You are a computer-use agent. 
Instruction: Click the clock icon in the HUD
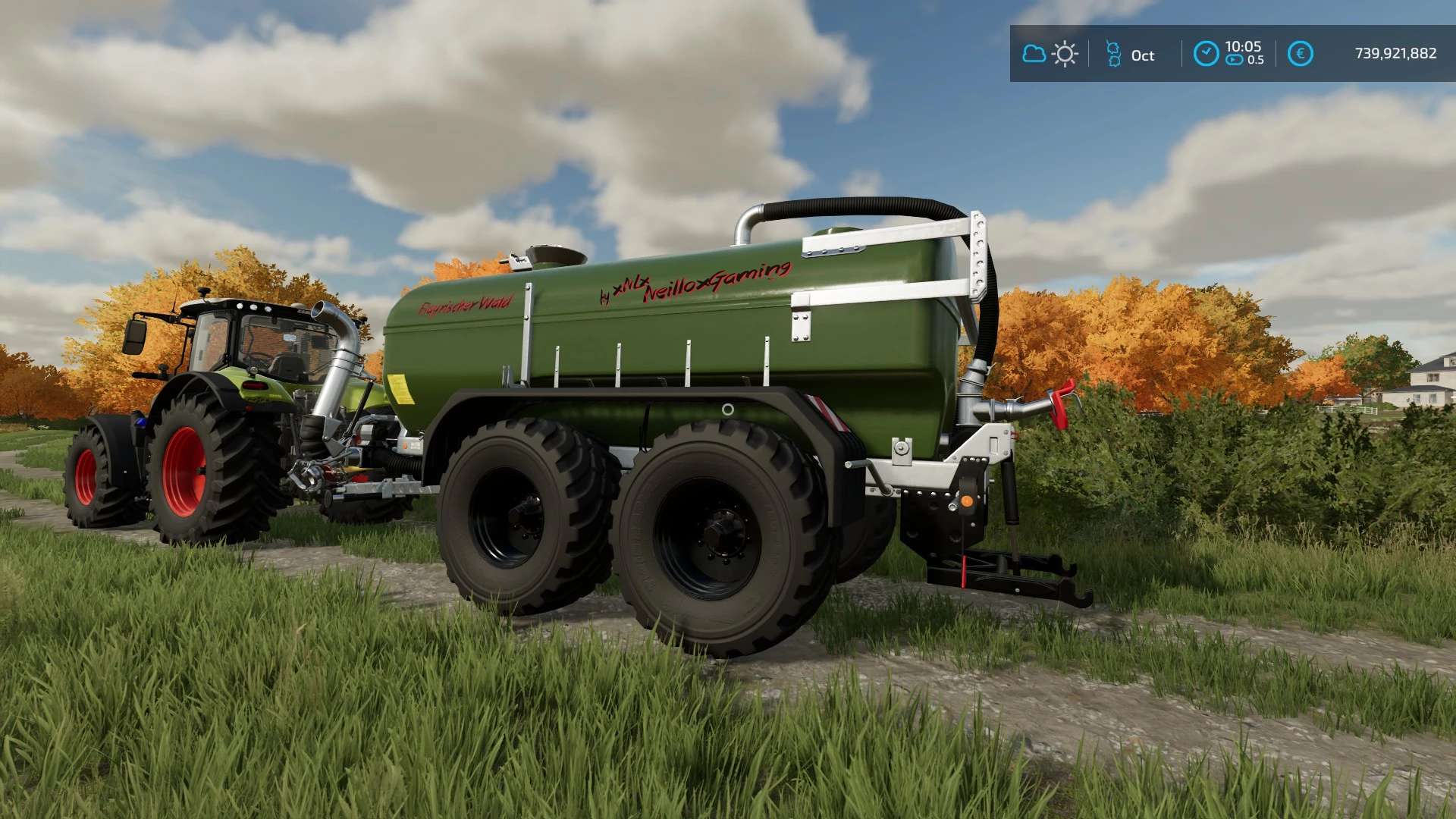pos(1206,54)
